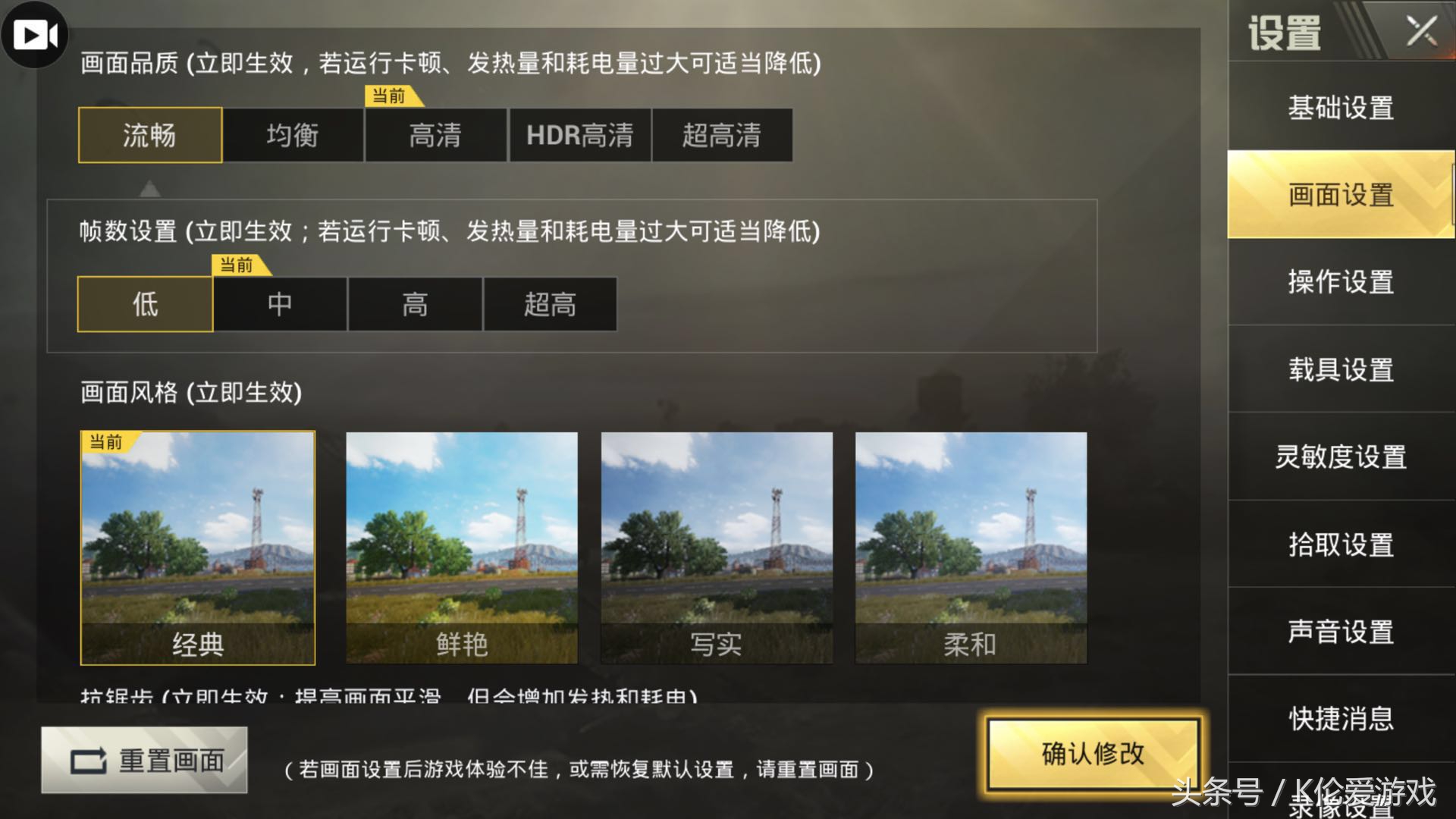Open the 操作设置 tab
1456x819 pixels.
(x=1338, y=281)
